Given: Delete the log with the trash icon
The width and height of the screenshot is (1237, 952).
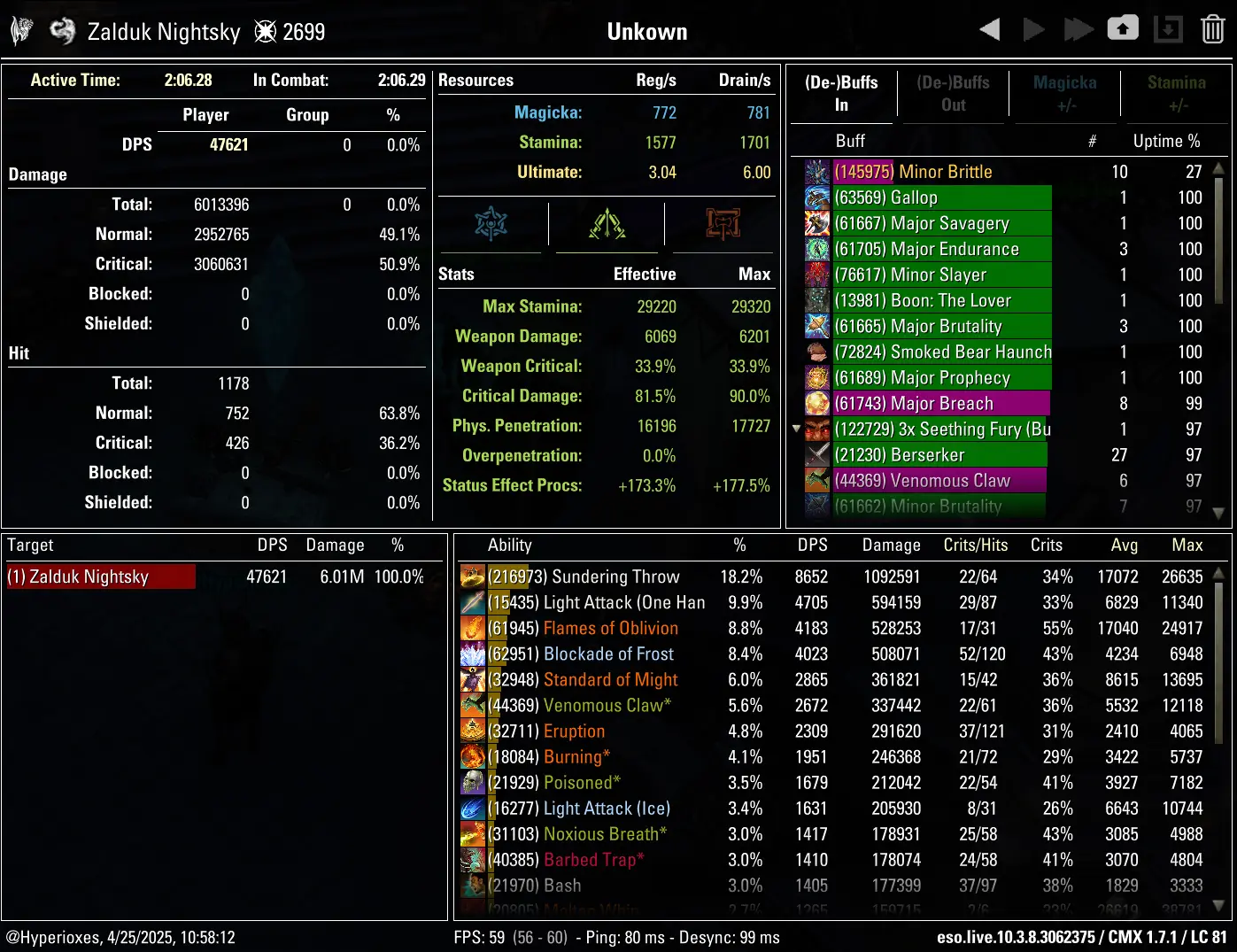Looking at the screenshot, I should [1212, 30].
